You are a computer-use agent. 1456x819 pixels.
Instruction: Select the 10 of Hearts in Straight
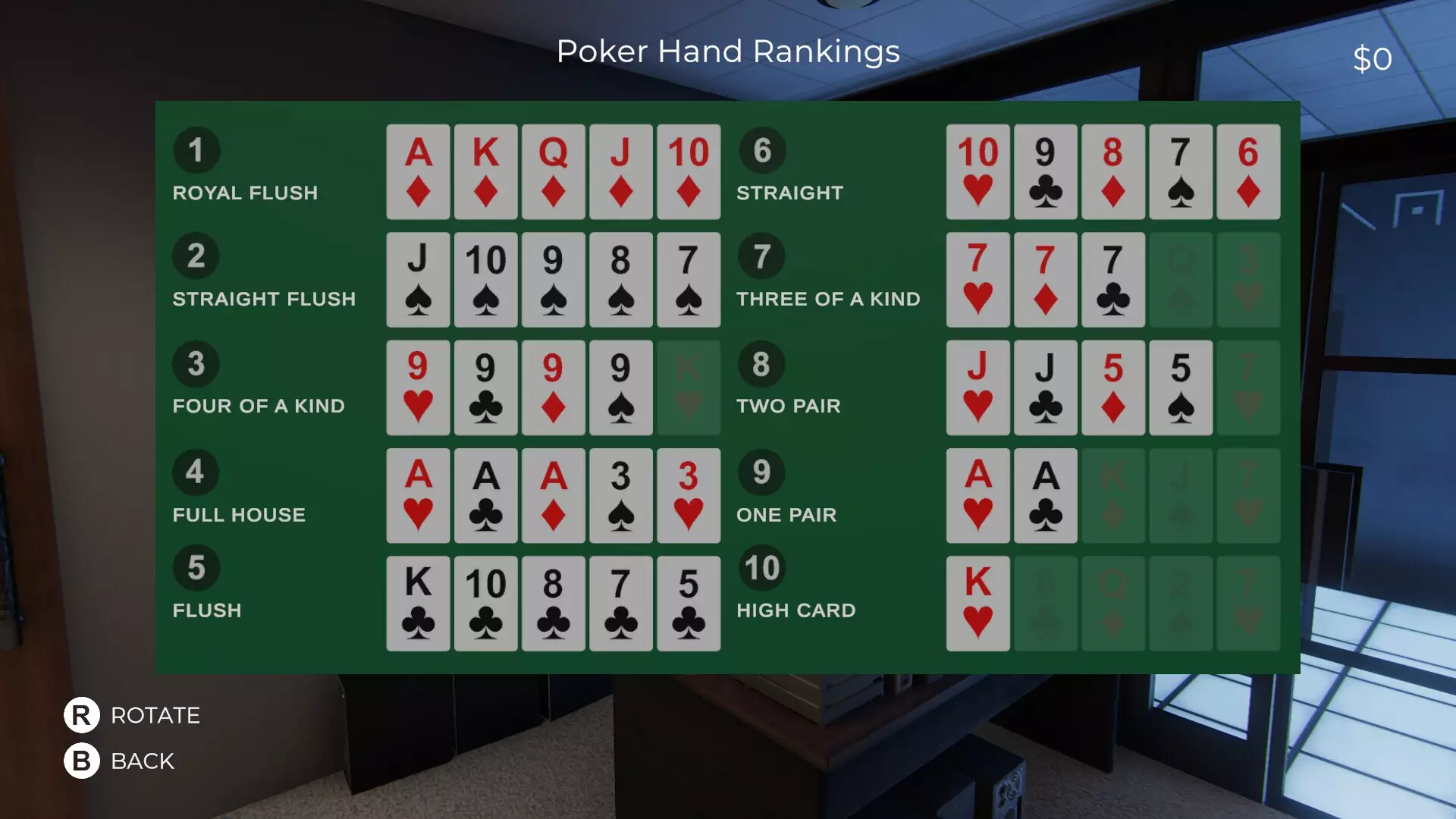tap(977, 171)
